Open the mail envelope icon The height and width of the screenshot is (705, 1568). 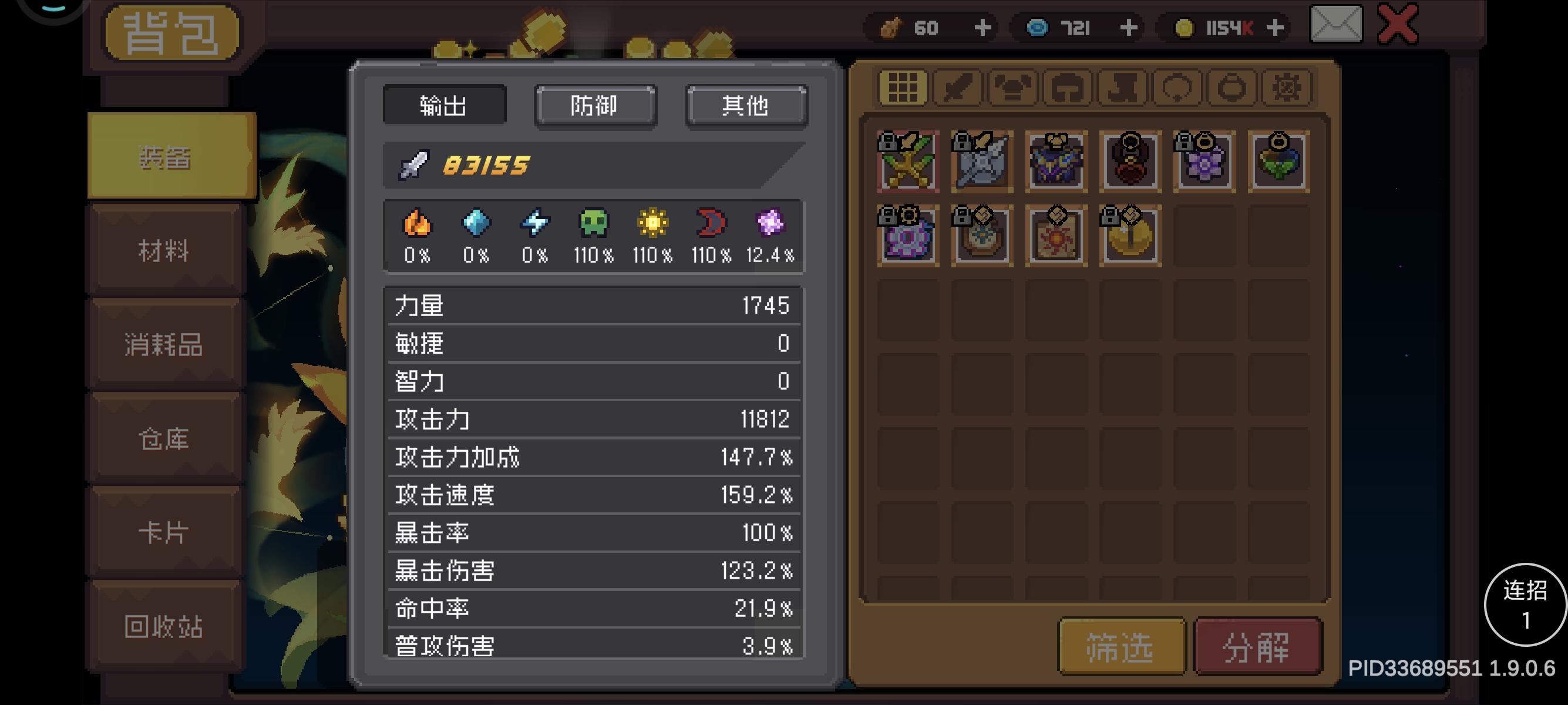point(1335,26)
